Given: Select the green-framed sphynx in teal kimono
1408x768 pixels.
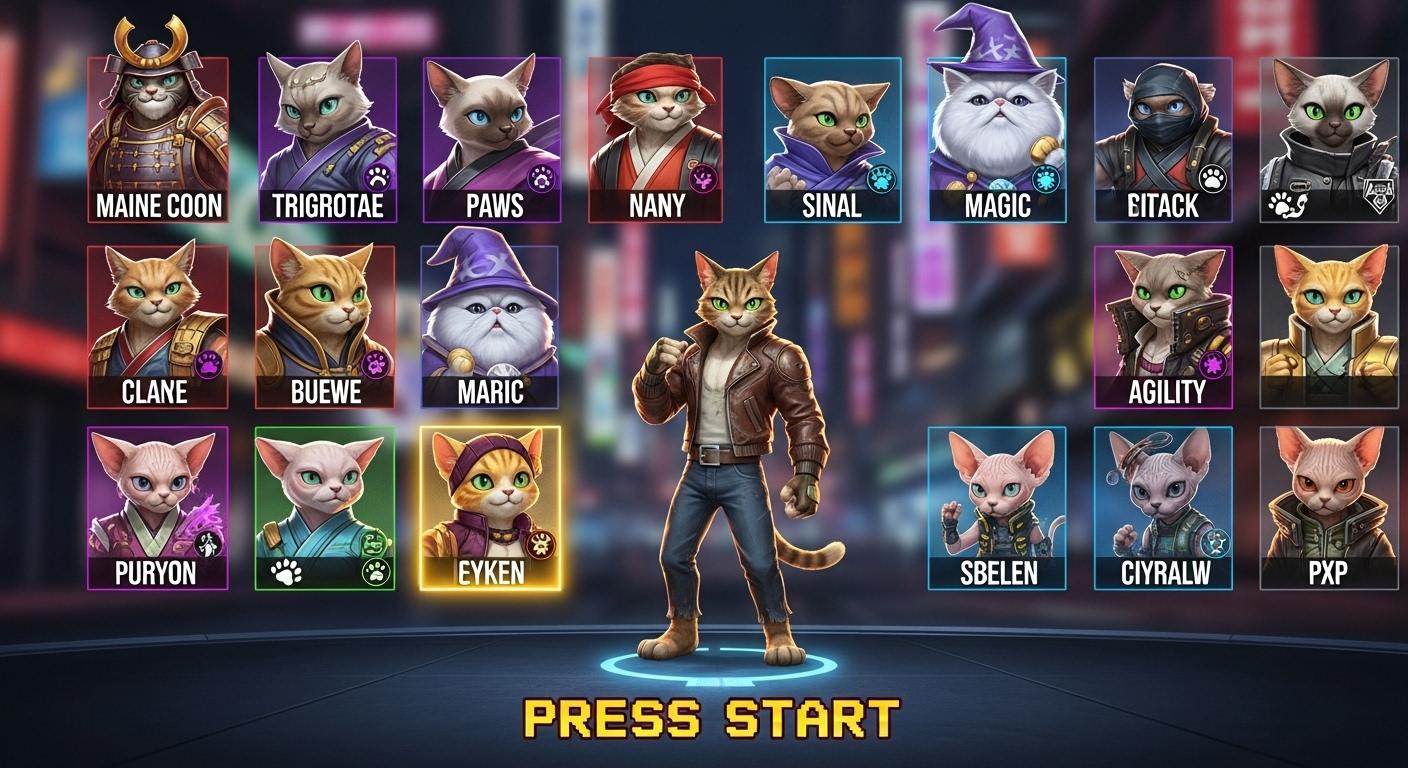Looking at the screenshot, I should 325,507.
